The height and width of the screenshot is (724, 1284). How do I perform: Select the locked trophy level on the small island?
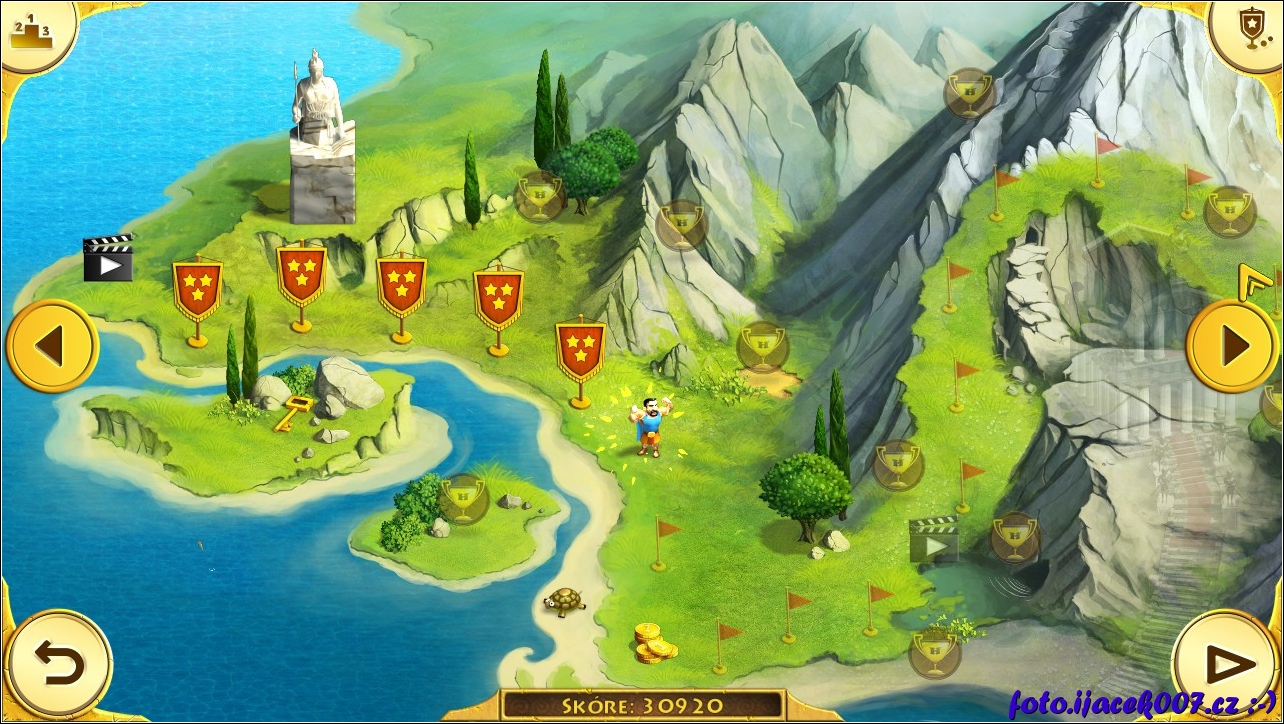pos(462,499)
